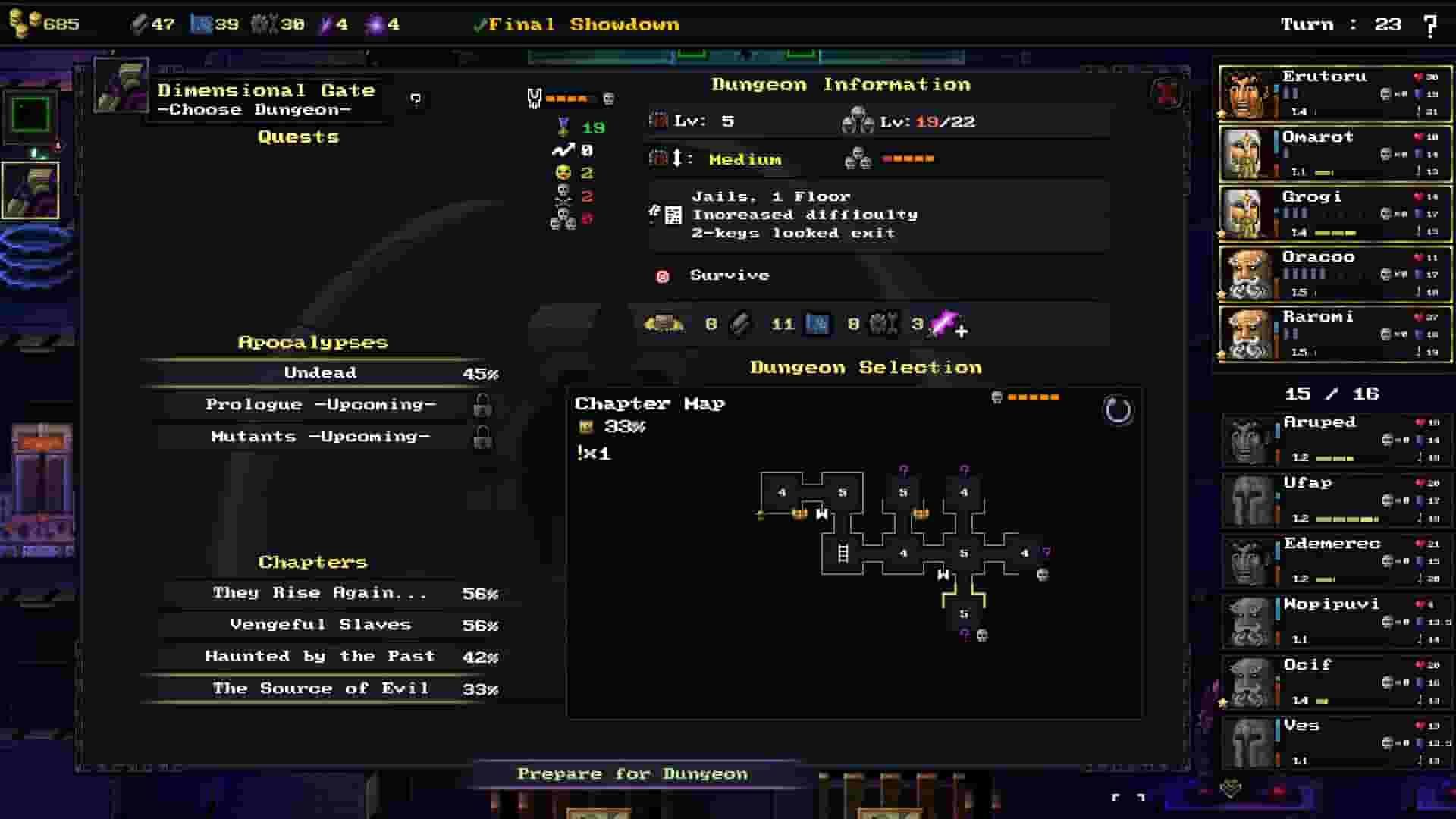The image size is (1456, 819).
Task: Switch to the Quests section
Action: click(297, 136)
